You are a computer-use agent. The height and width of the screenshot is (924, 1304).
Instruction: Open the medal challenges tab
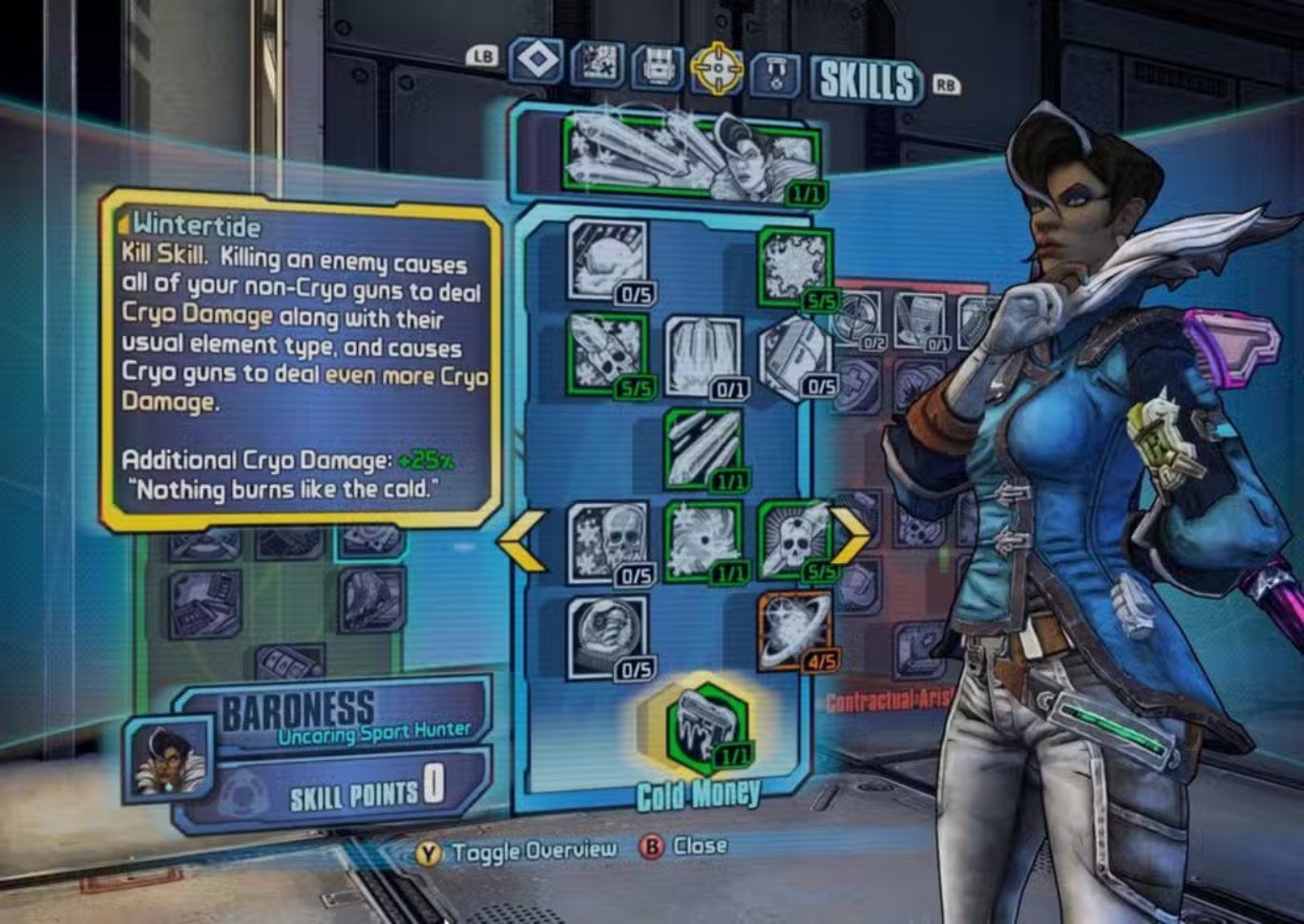click(x=774, y=73)
